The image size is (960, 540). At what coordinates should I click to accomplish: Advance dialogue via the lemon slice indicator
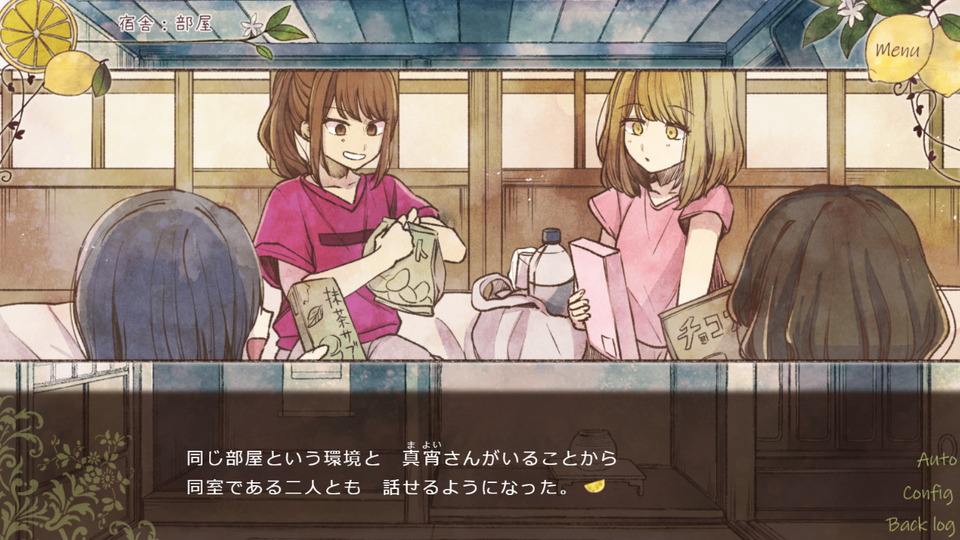594,488
